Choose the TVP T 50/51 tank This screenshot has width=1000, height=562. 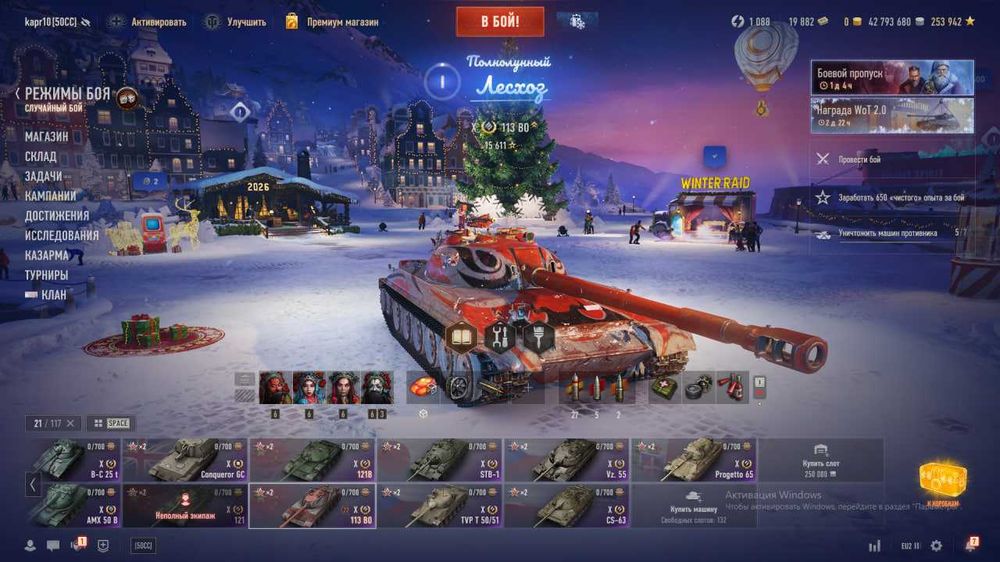pyautogui.click(x=440, y=506)
